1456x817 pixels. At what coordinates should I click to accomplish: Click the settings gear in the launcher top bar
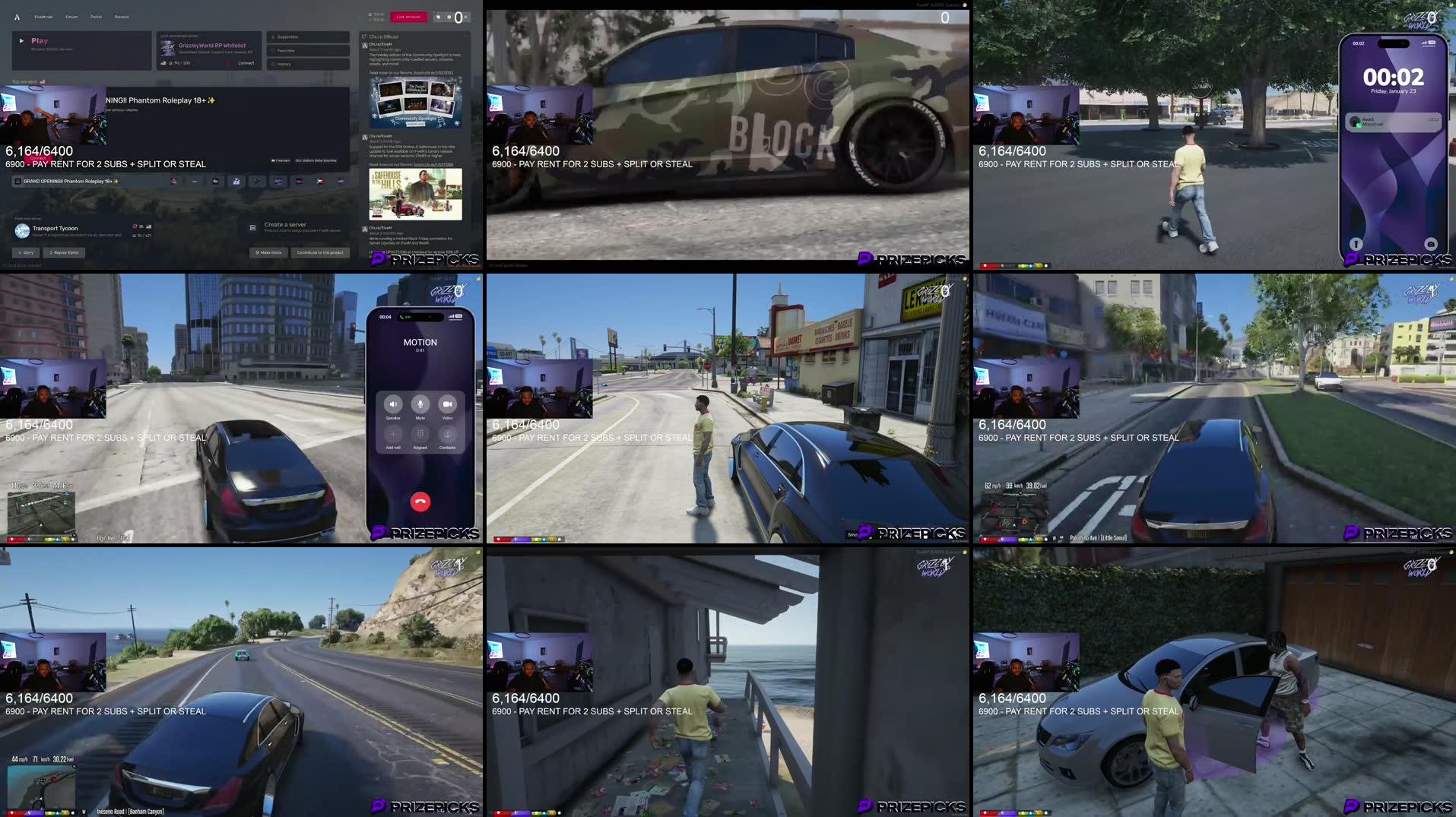pyautogui.click(x=449, y=17)
